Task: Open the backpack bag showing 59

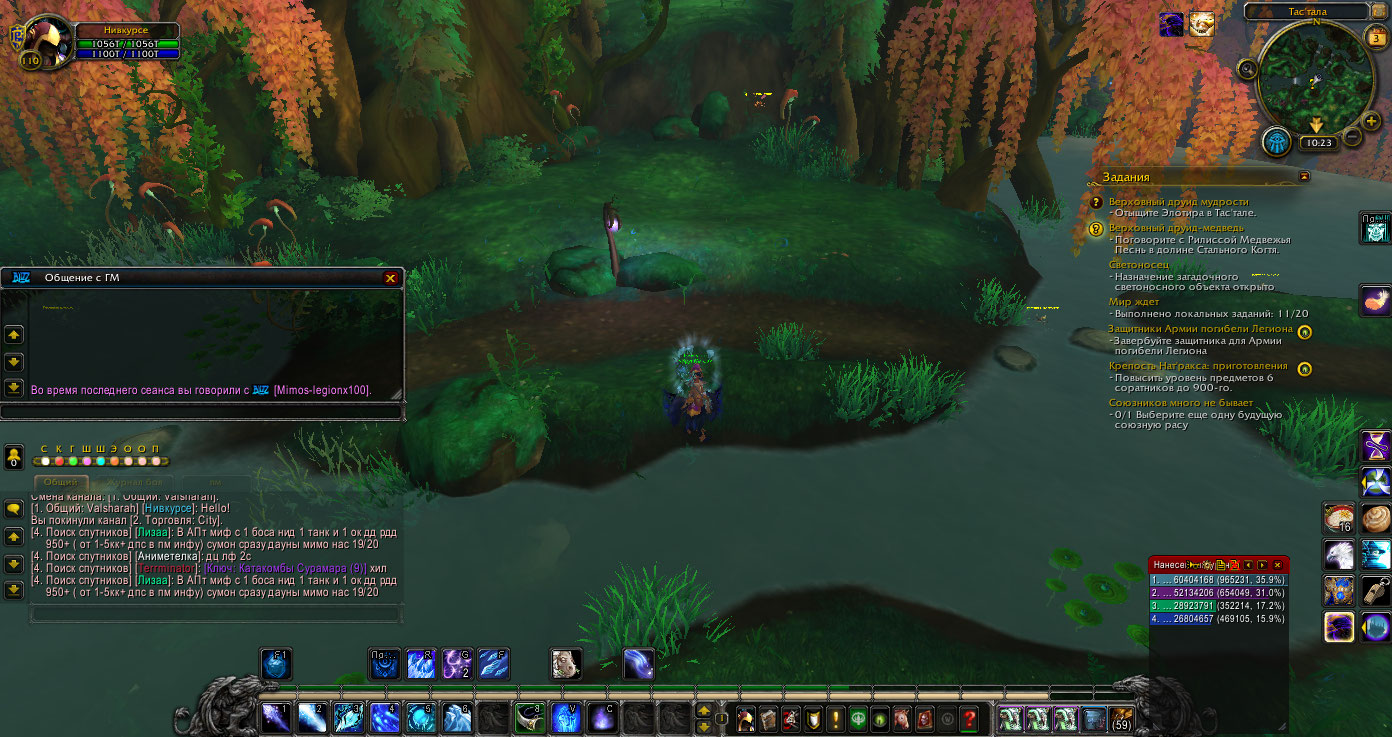Action: pos(1122,718)
